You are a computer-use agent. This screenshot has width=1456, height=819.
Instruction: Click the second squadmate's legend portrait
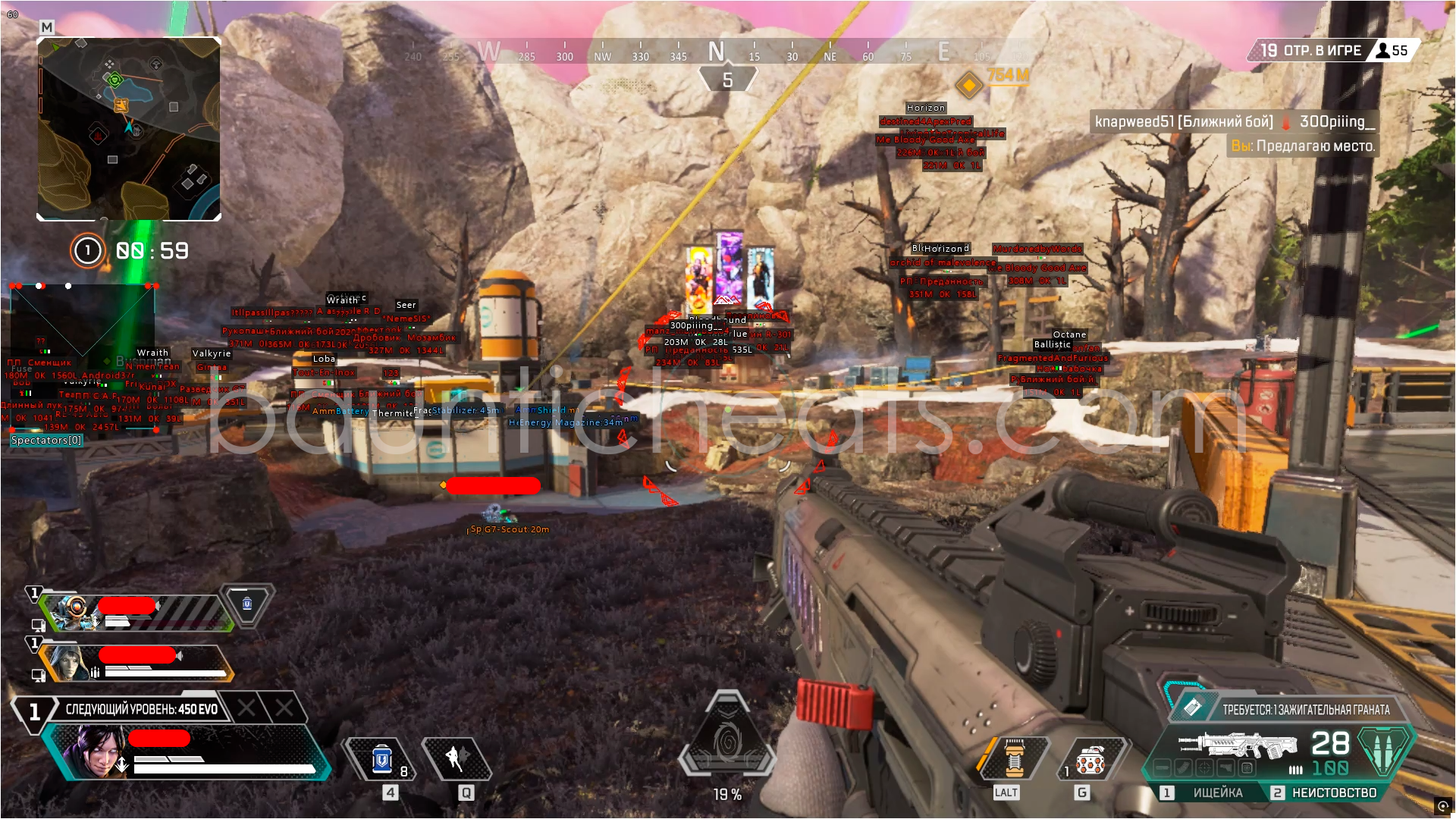point(70,662)
